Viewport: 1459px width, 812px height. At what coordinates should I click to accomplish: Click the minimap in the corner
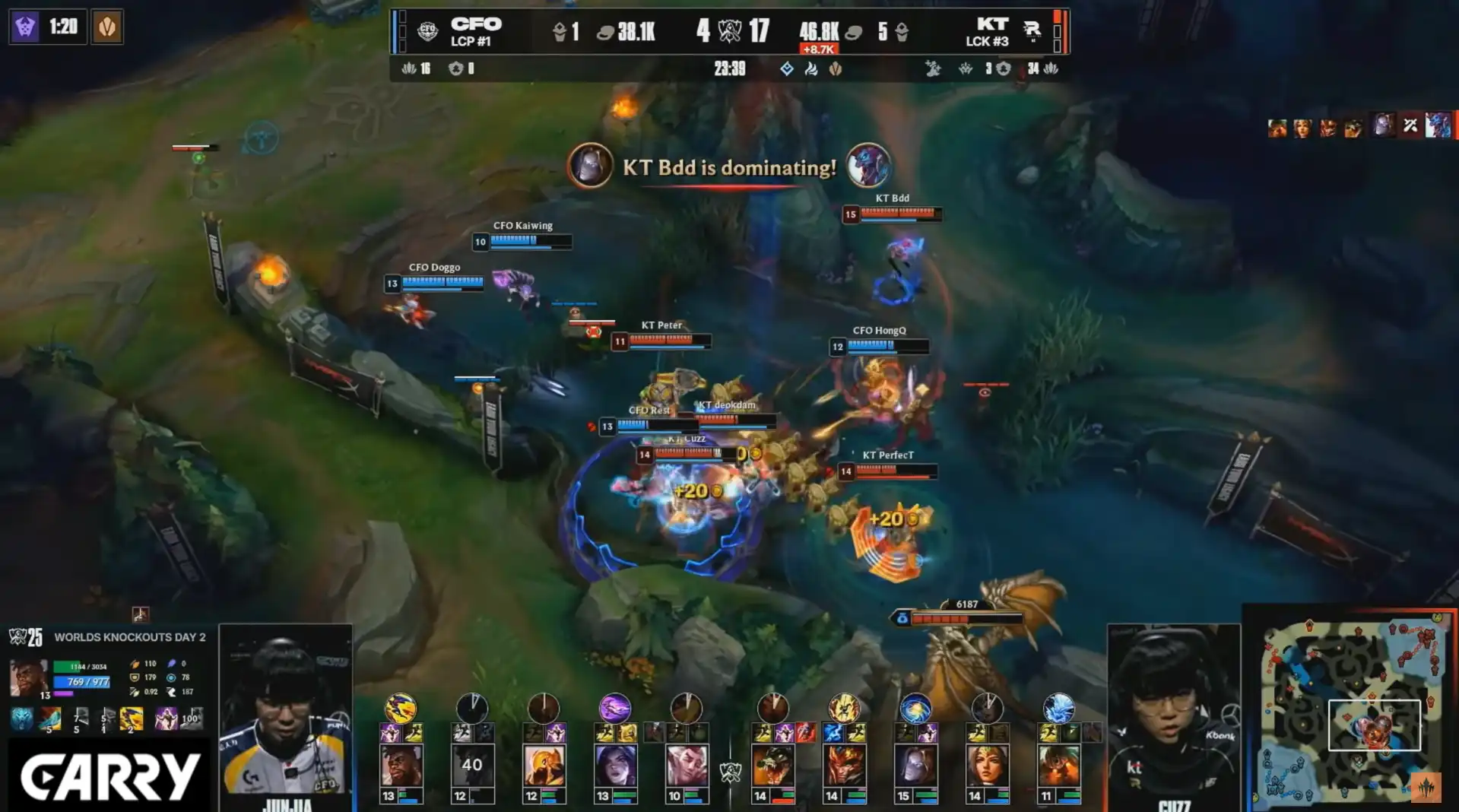1351,707
